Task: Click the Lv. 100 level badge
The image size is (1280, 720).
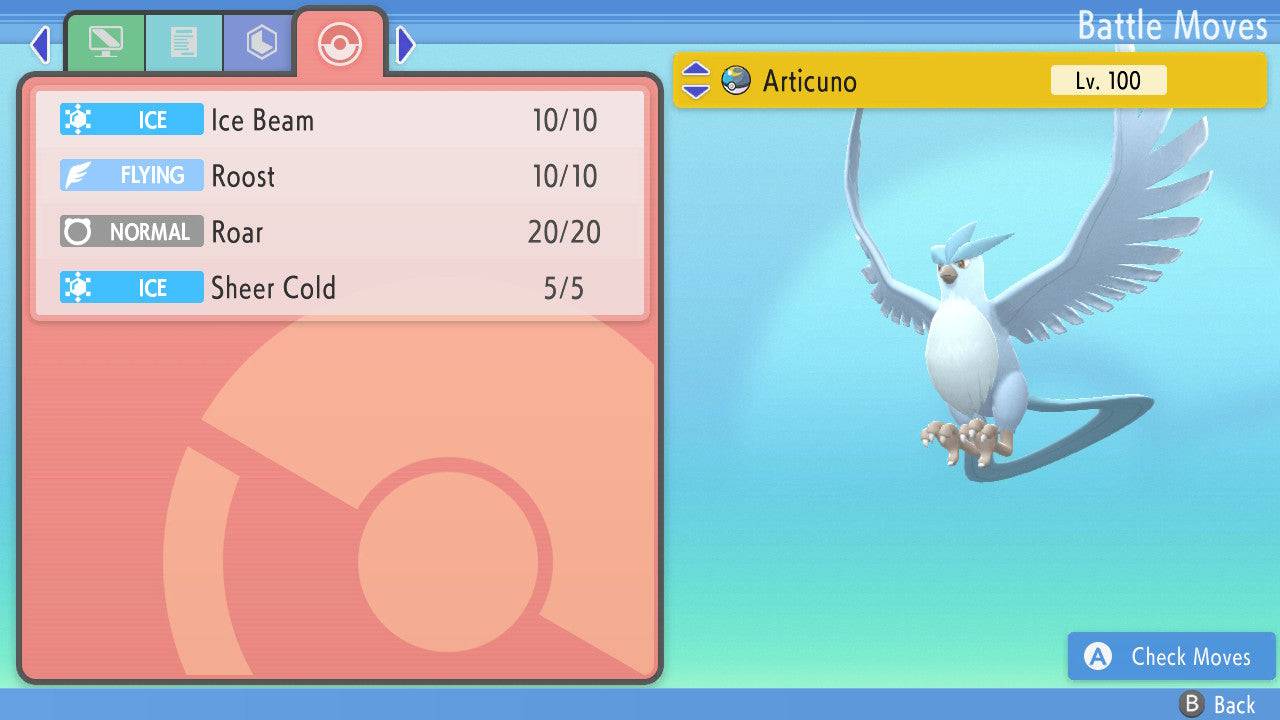Action: pyautogui.click(x=1108, y=81)
